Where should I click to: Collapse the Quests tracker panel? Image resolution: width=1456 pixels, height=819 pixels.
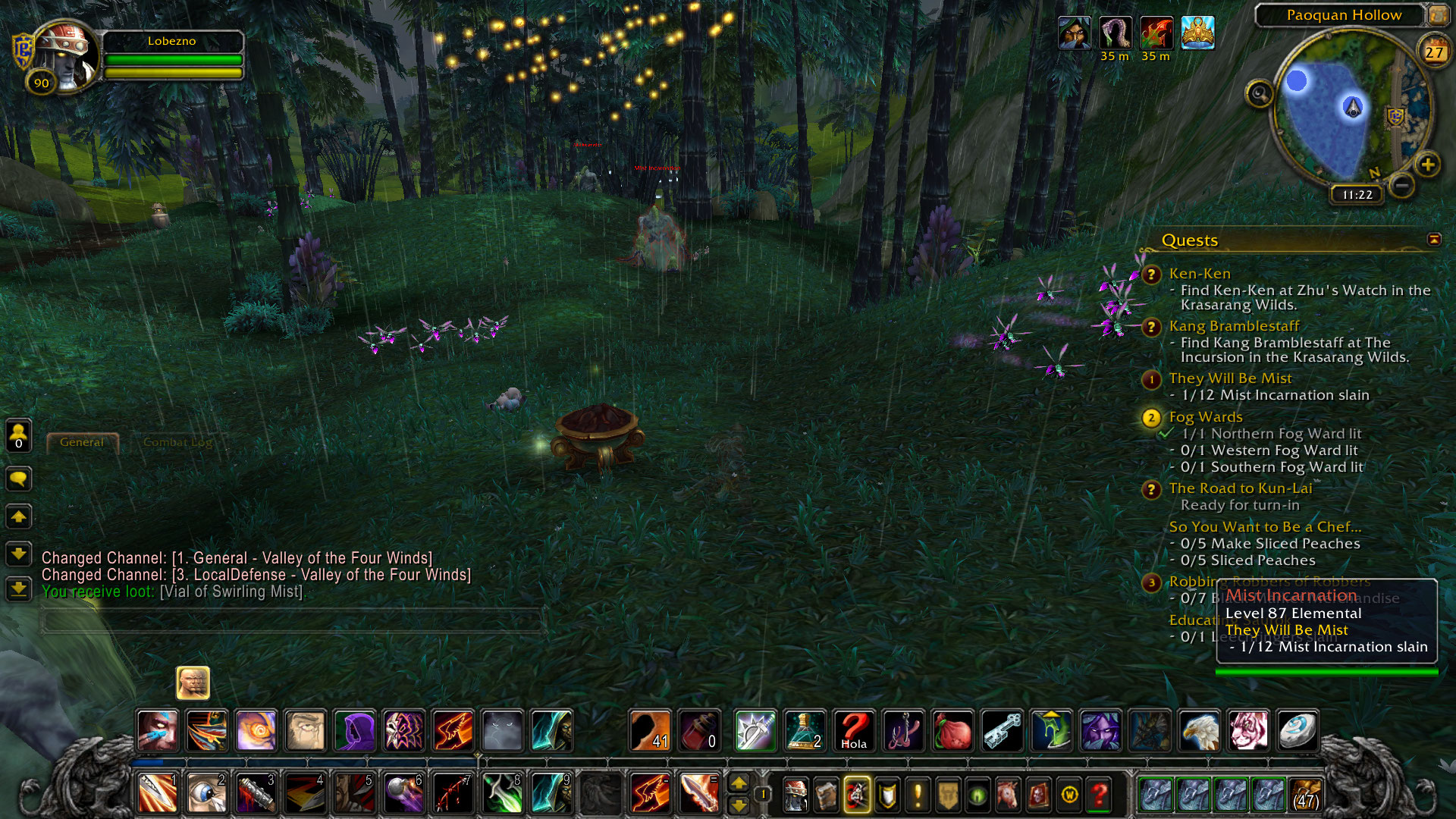tap(1434, 240)
